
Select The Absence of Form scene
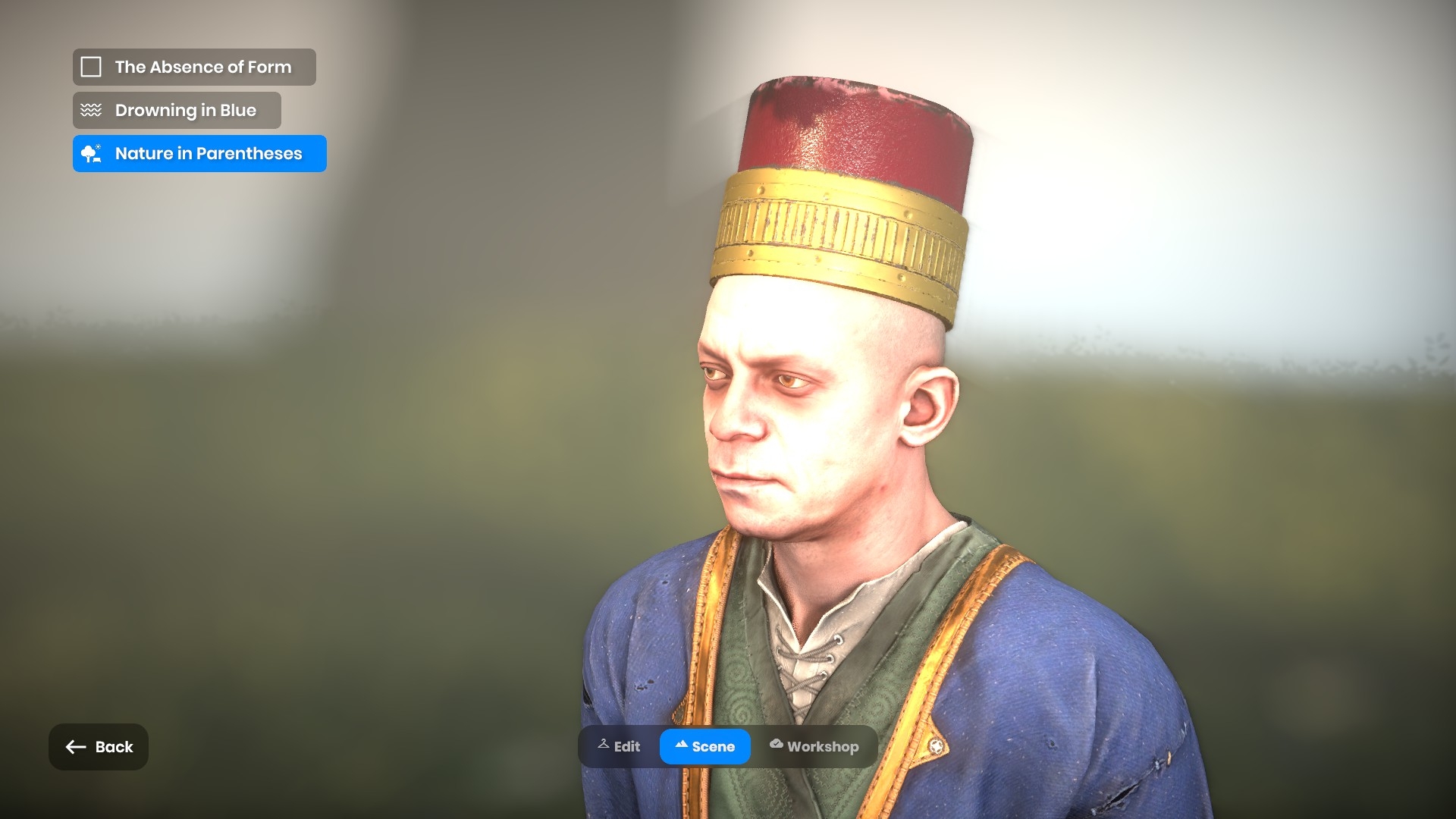(x=194, y=67)
